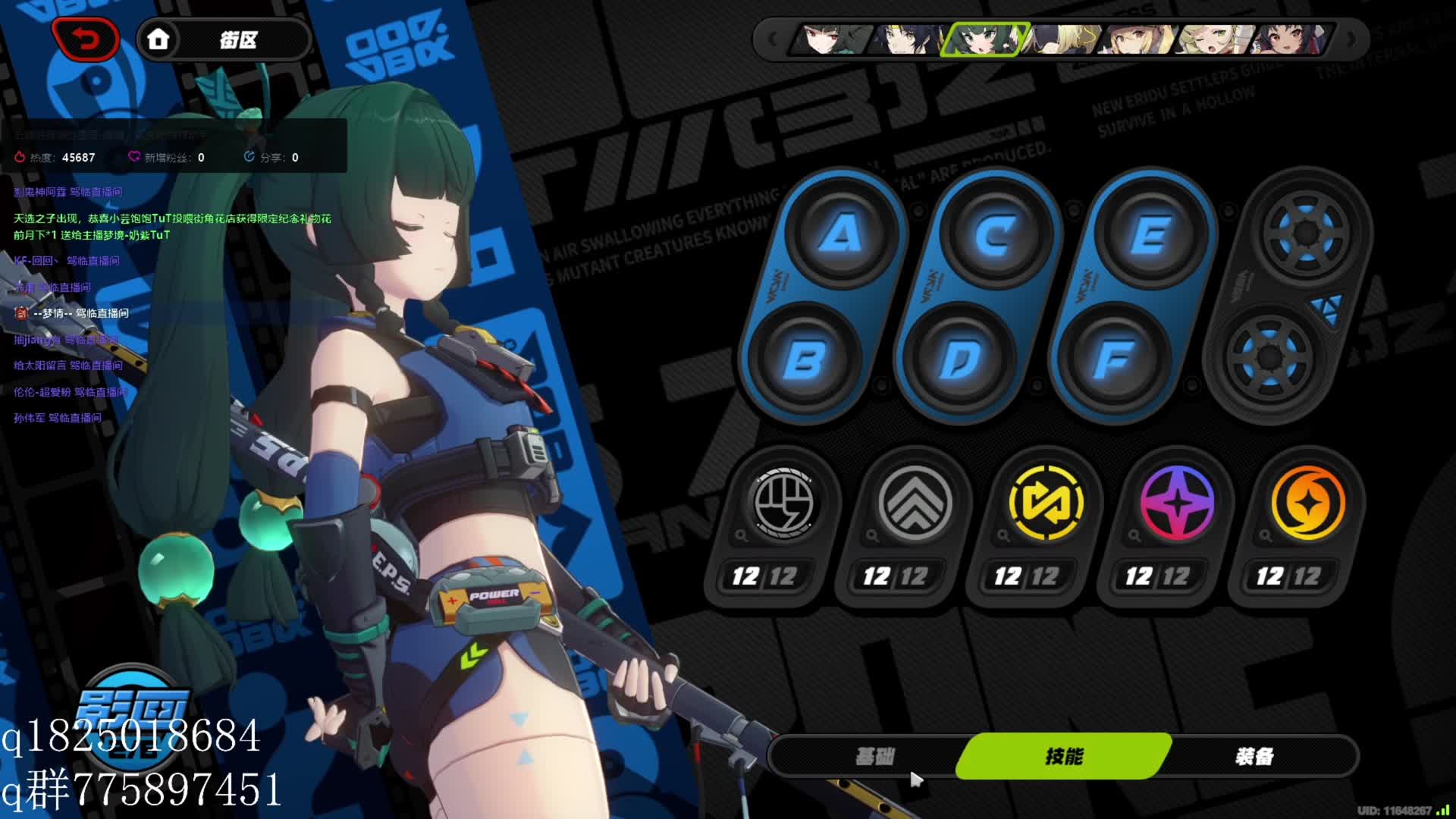The height and width of the screenshot is (819, 1456).
Task: Select the purple star special attack skill
Action: tap(1177, 503)
